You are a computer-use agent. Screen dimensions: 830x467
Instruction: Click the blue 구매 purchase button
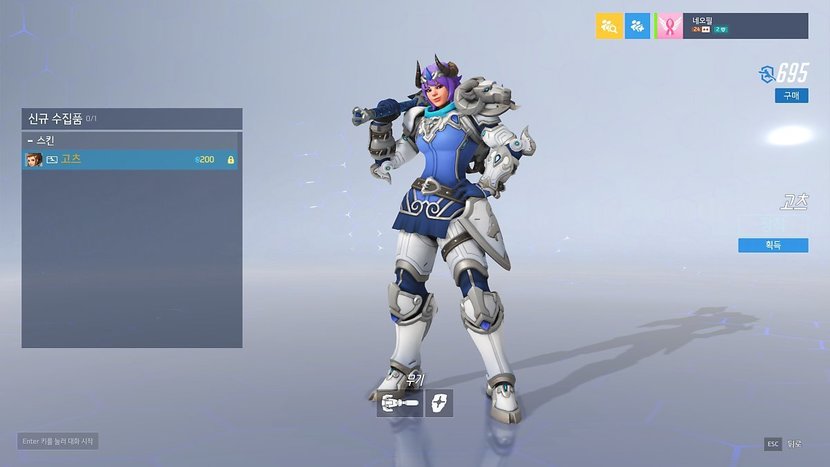791,96
